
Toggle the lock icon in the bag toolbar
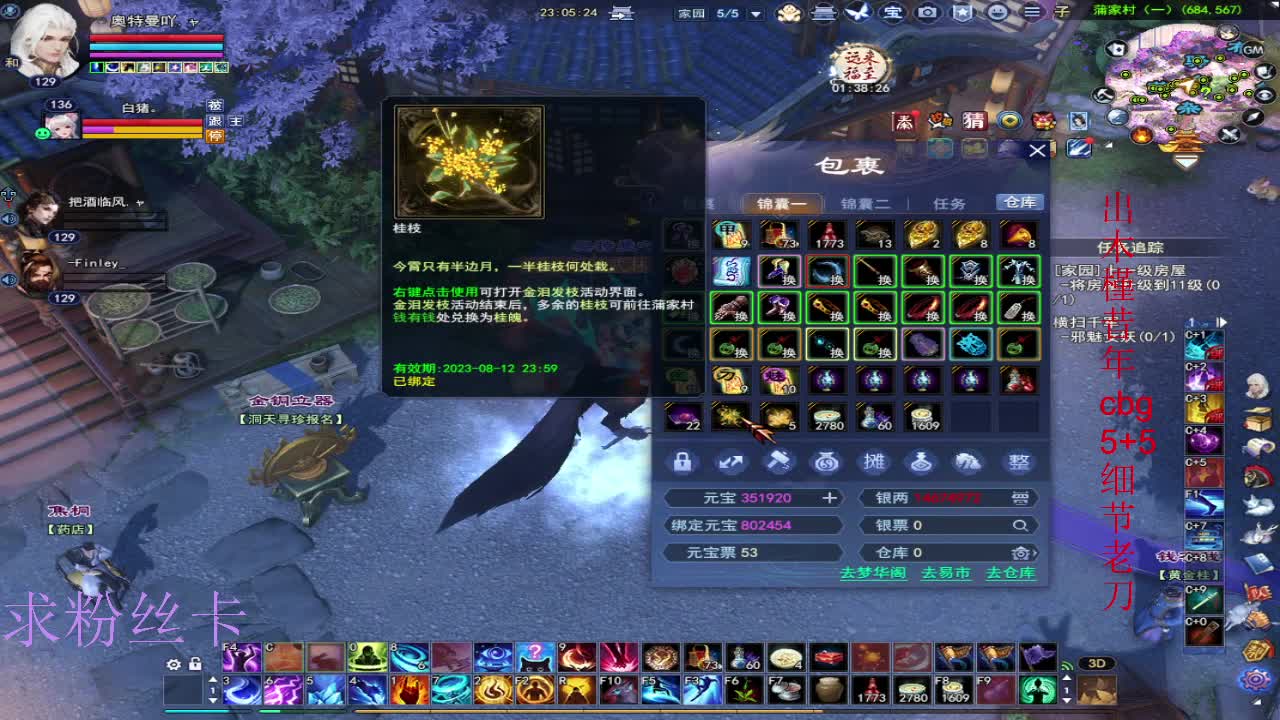coord(684,462)
